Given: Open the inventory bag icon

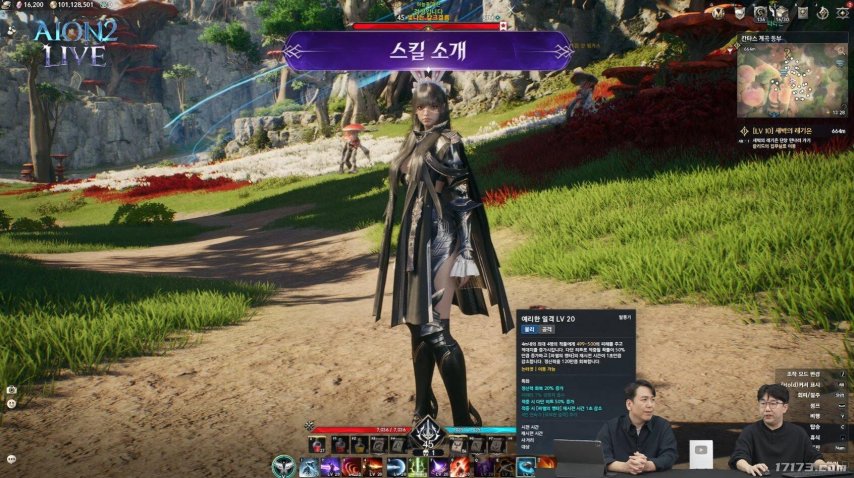Looking at the screenshot, I should click(780, 13).
